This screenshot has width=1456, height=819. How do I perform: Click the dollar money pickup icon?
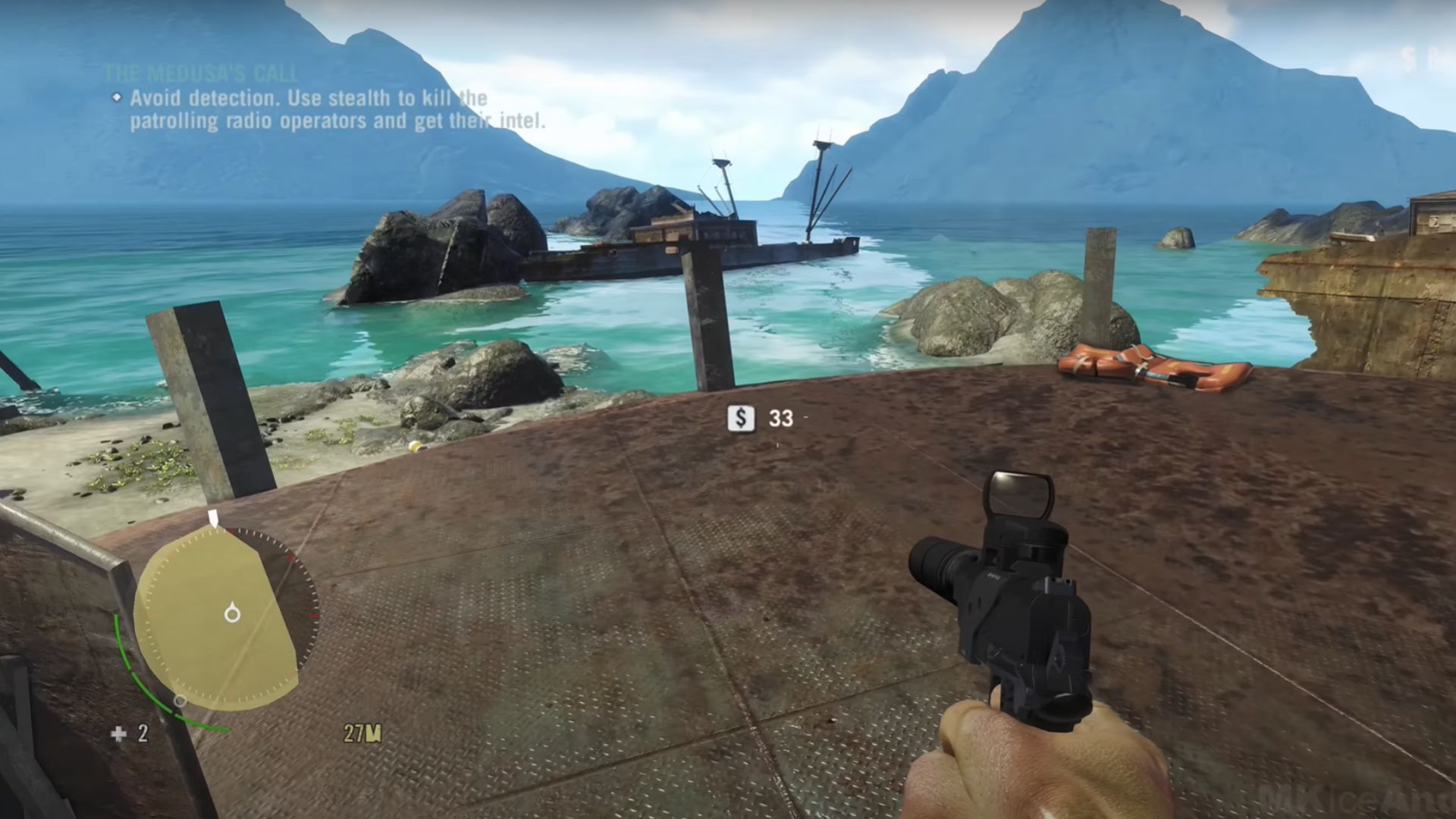click(x=741, y=418)
